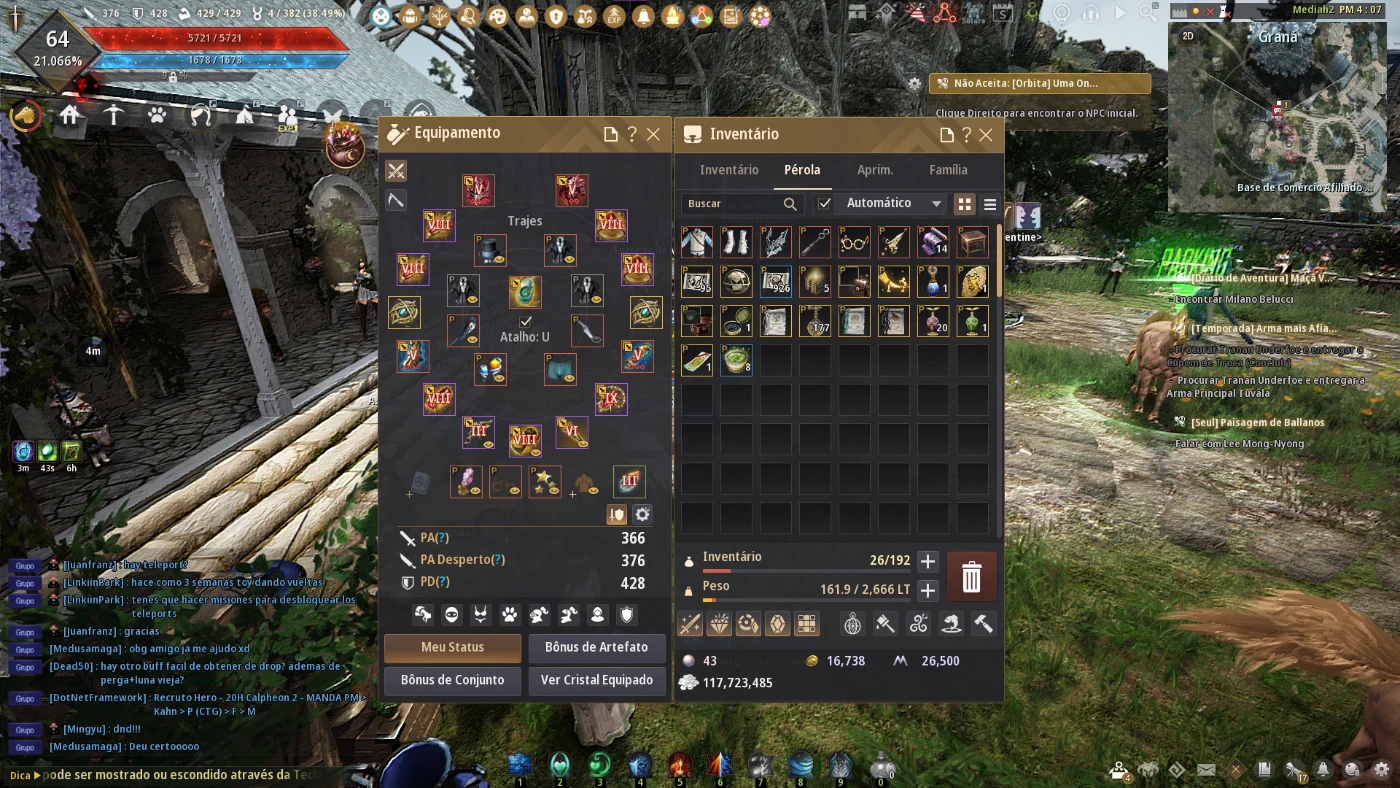This screenshot has width=1400, height=788.
Task: Close the Inventário window
Action: pos(986,135)
